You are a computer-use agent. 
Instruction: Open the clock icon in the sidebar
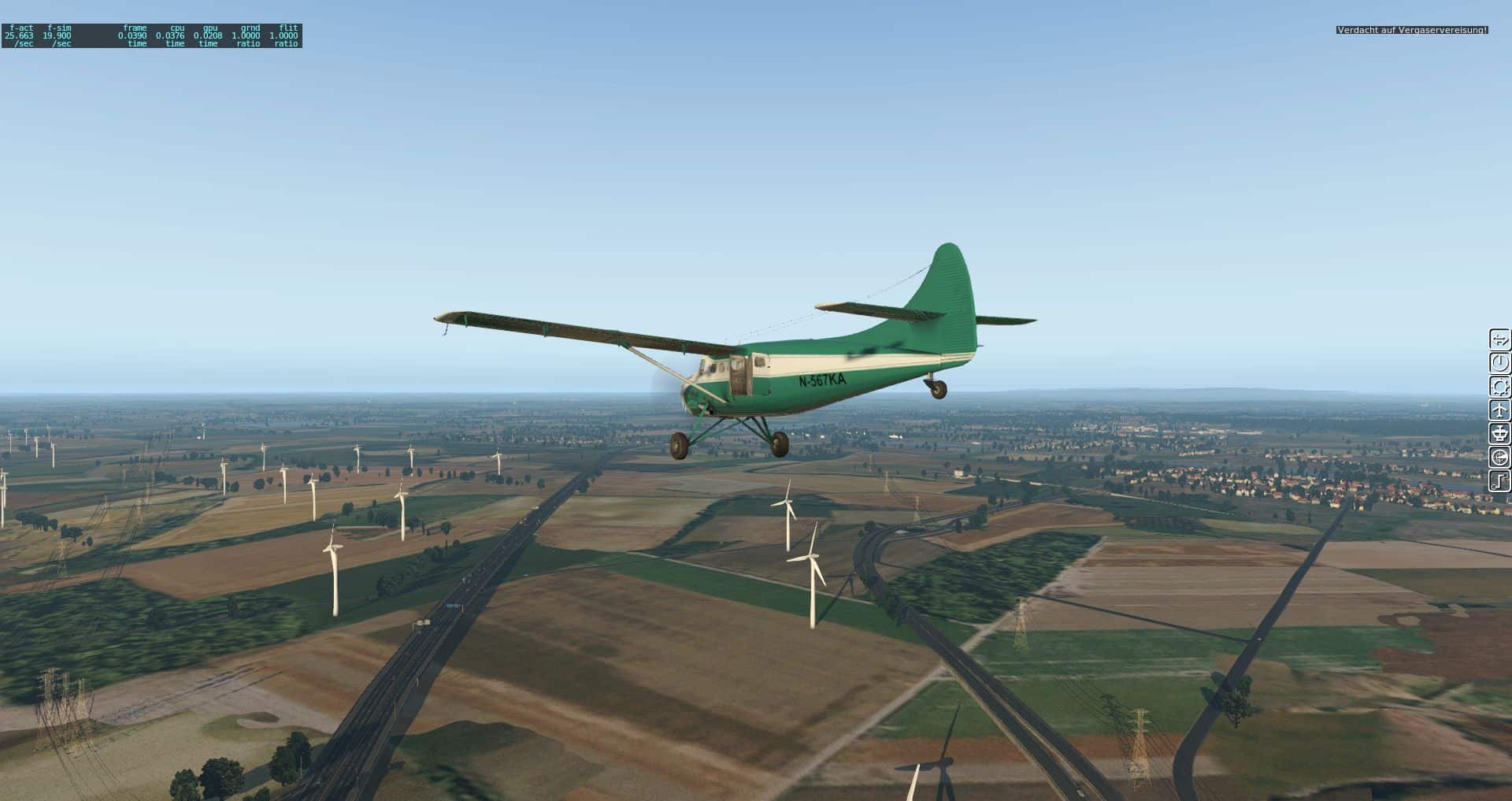click(x=1499, y=363)
